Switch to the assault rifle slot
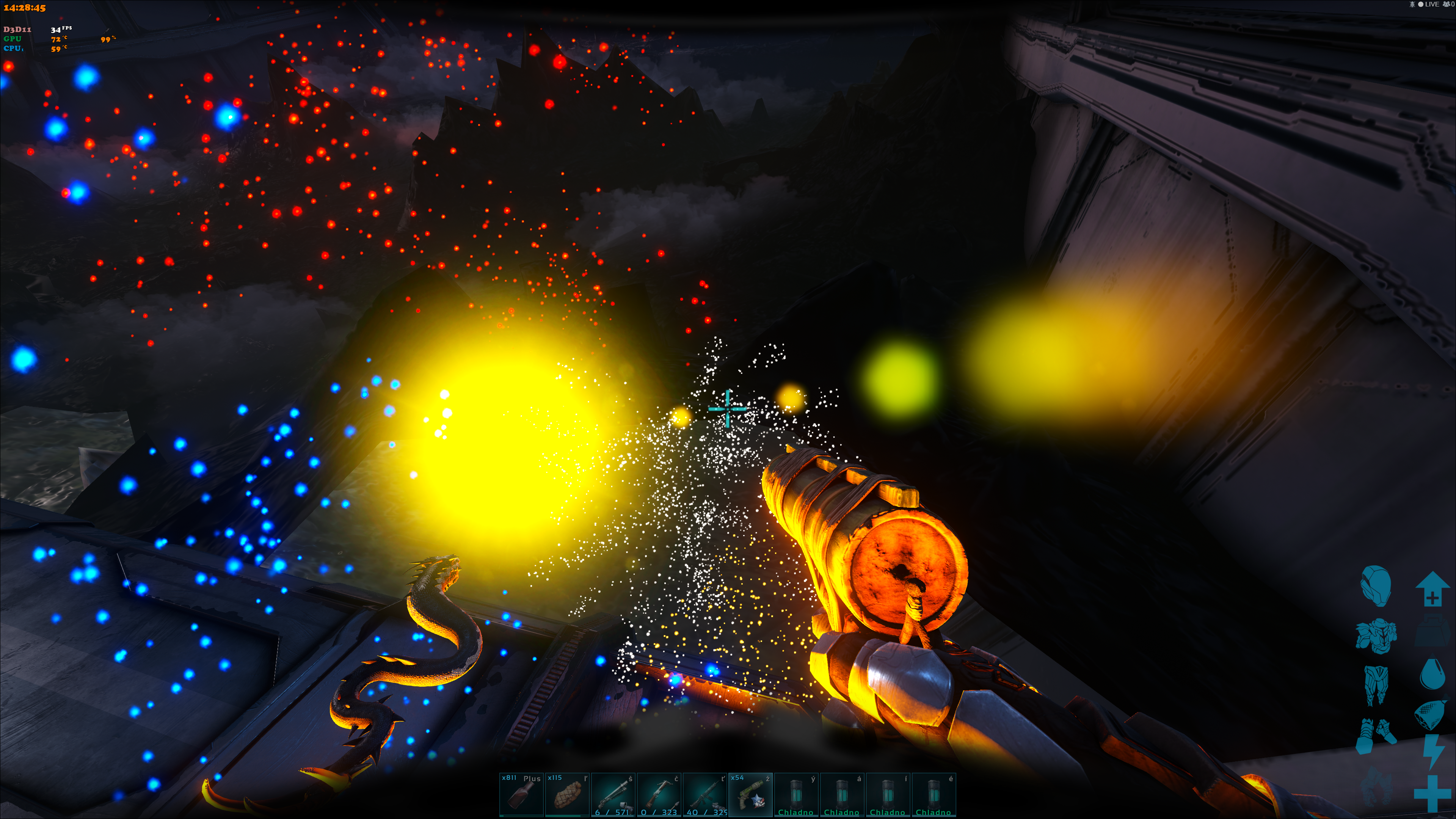Image resolution: width=1456 pixels, height=819 pixels. pyautogui.click(x=705, y=794)
